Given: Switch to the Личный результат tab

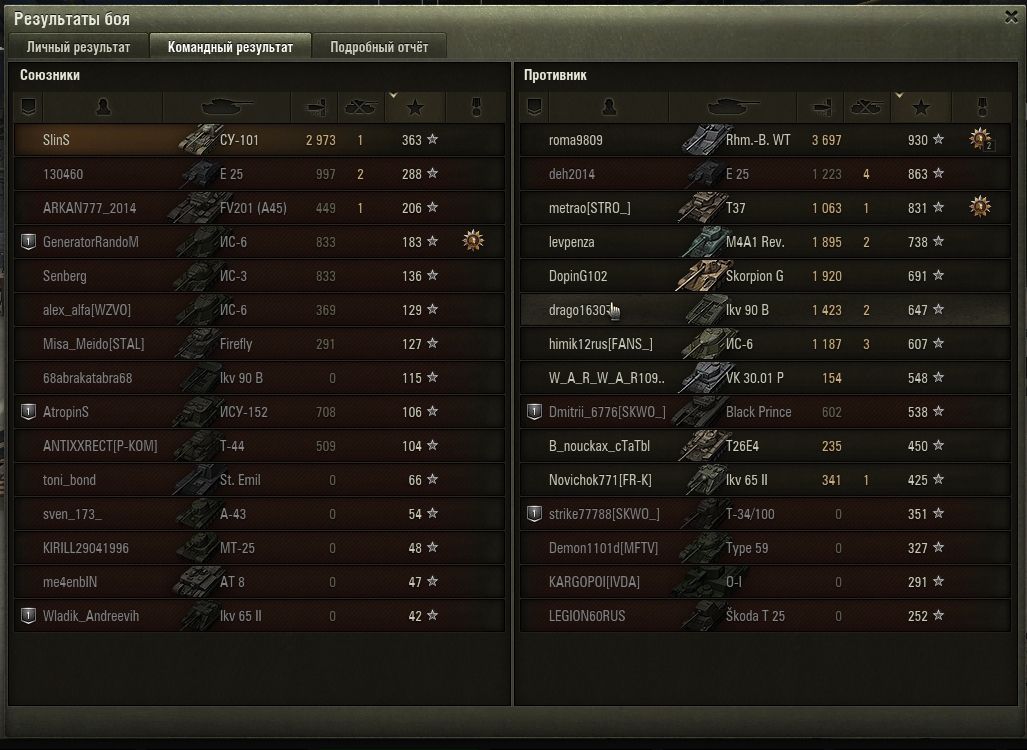Looking at the screenshot, I should coord(78,47).
